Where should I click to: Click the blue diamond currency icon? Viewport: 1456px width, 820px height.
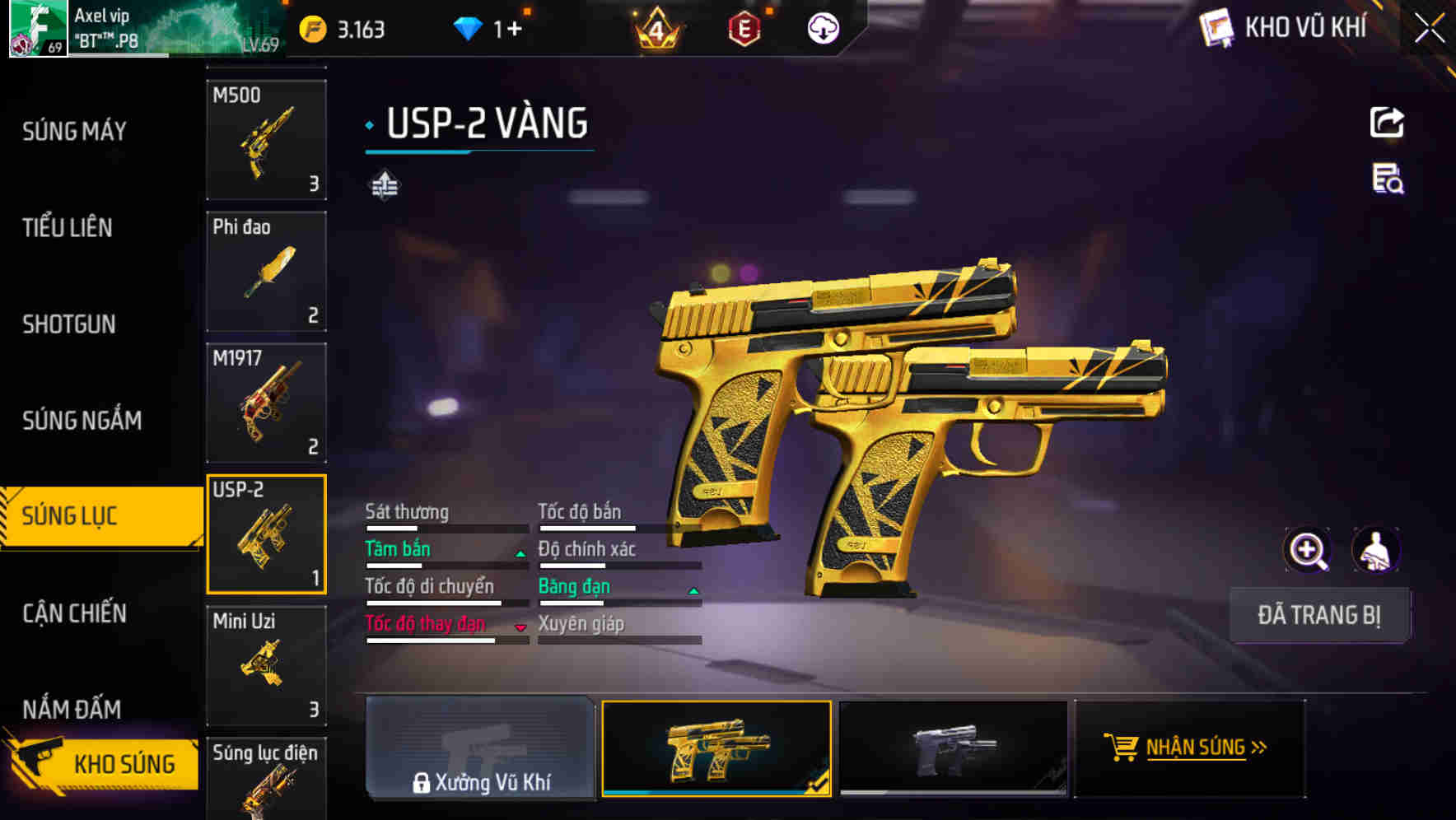coord(469,27)
